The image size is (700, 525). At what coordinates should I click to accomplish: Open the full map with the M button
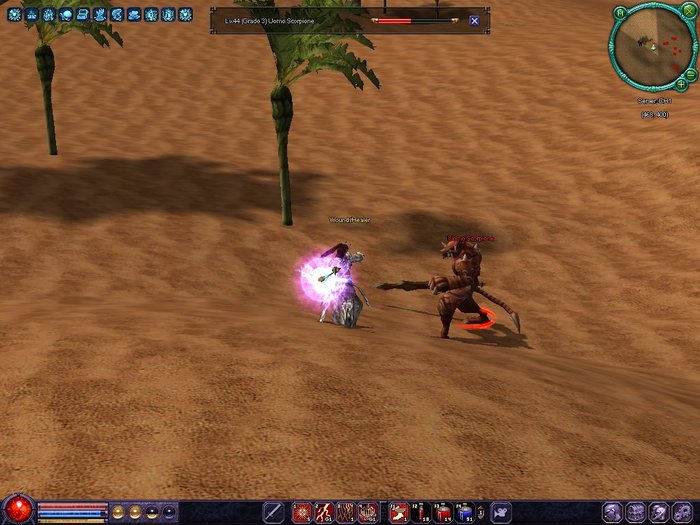(x=620, y=13)
